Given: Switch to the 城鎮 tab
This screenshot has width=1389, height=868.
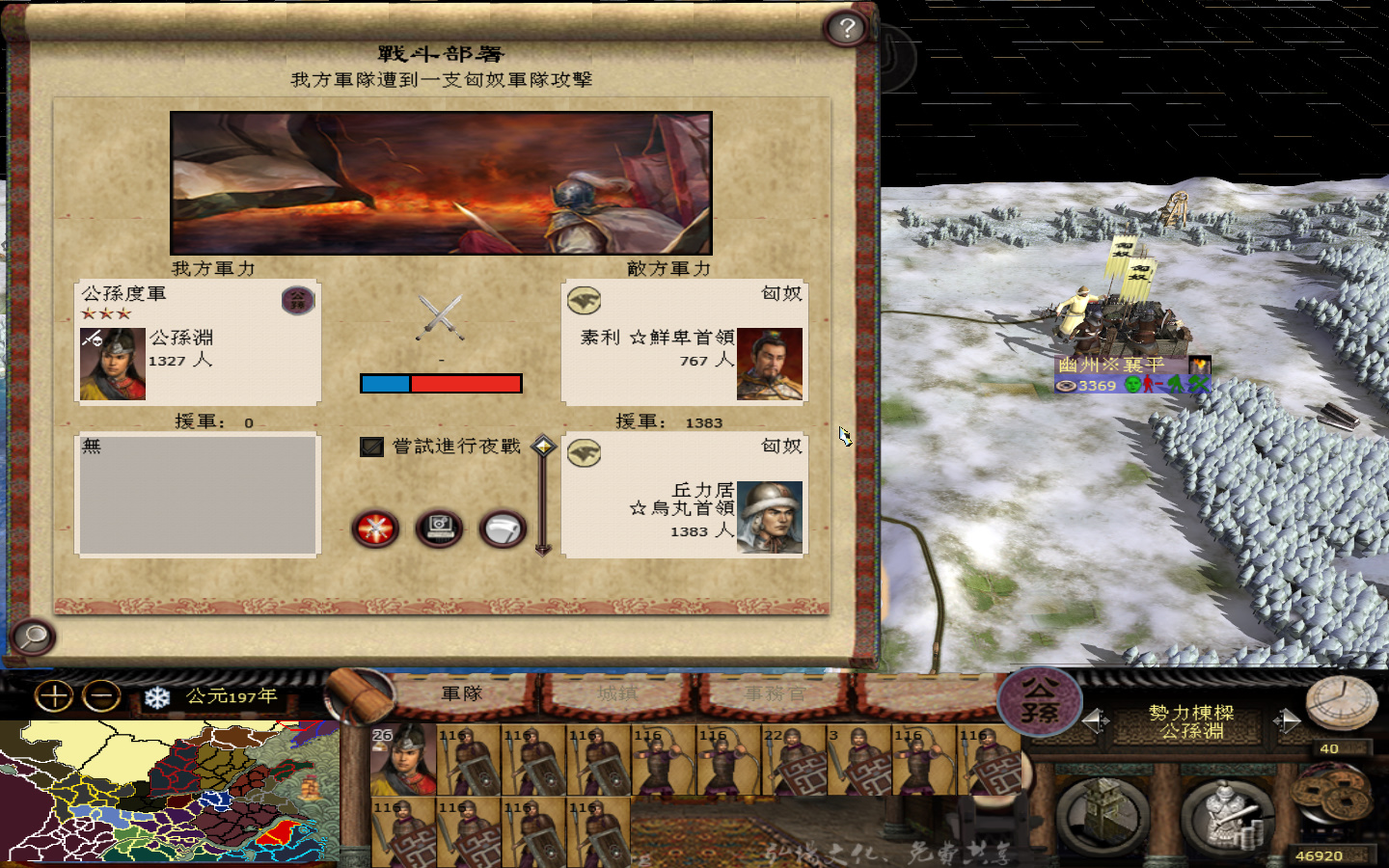Looking at the screenshot, I should pos(615,693).
